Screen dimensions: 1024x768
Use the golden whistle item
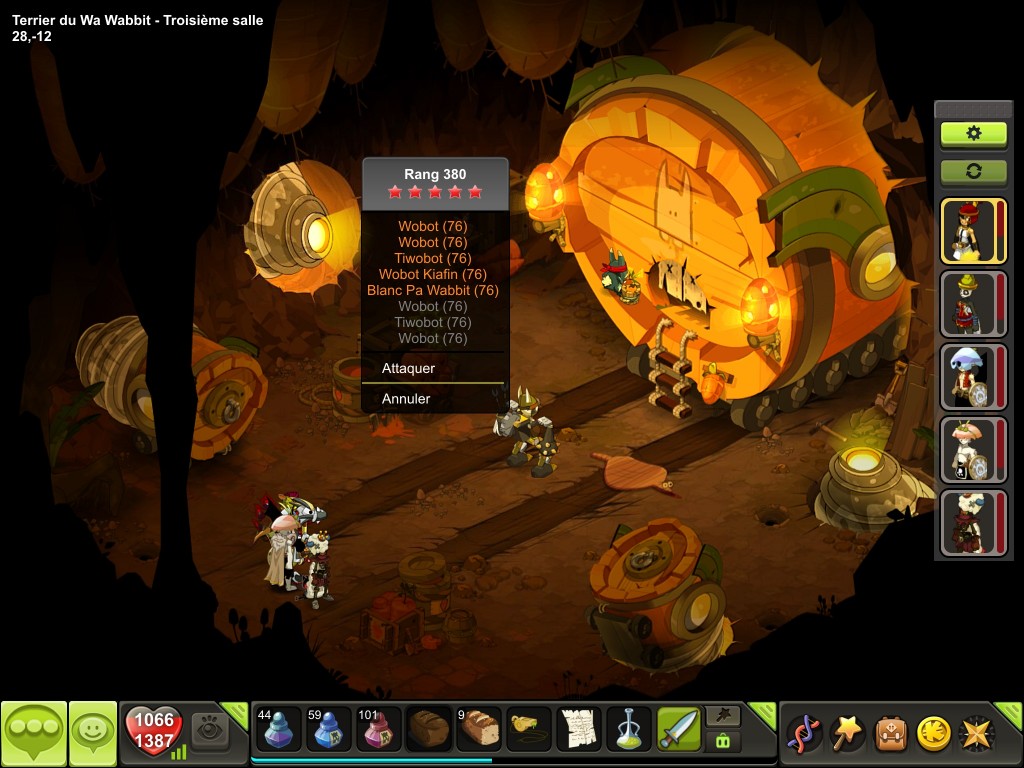529,730
